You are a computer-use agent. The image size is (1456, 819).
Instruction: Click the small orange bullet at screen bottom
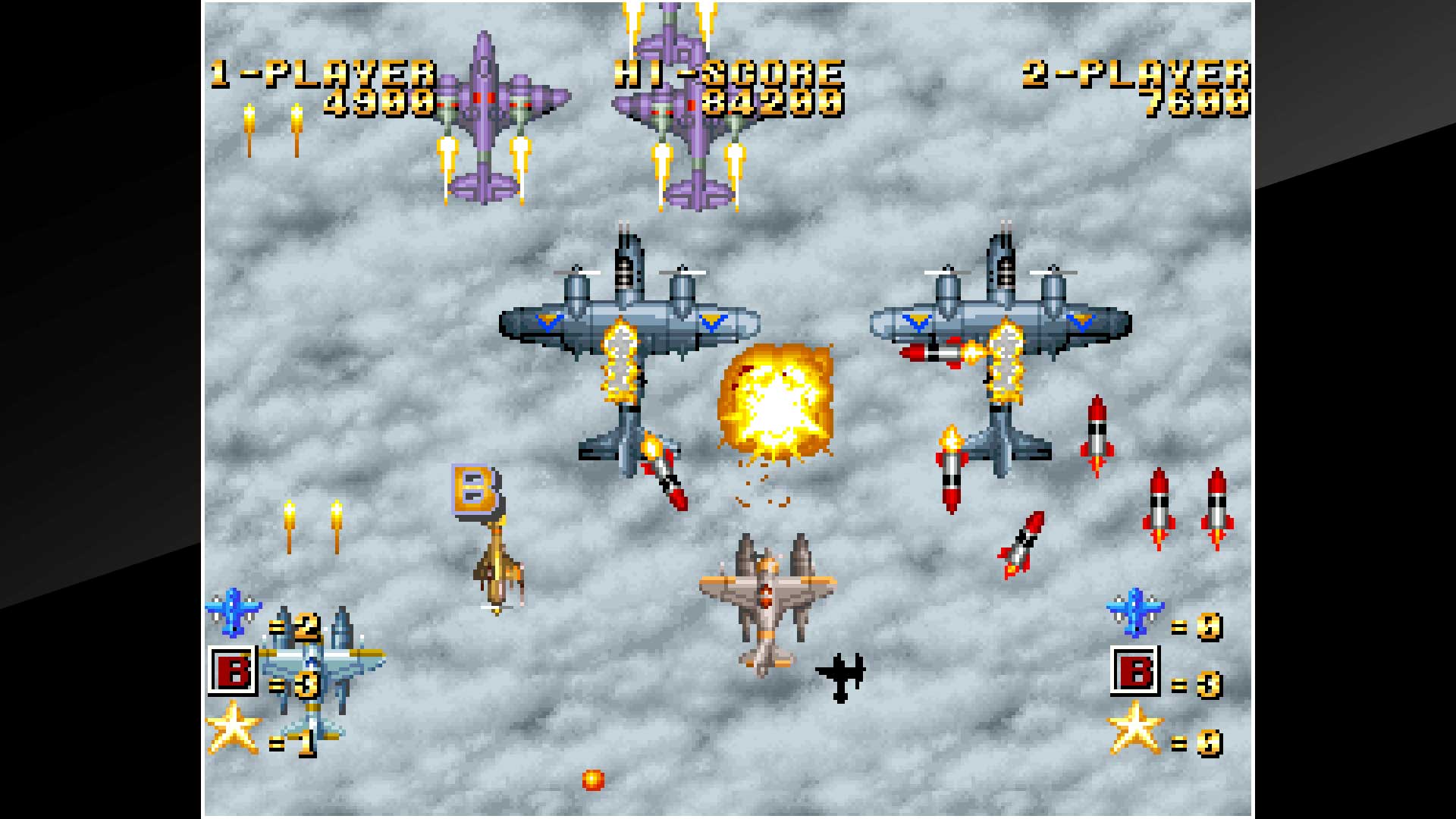[x=591, y=781]
